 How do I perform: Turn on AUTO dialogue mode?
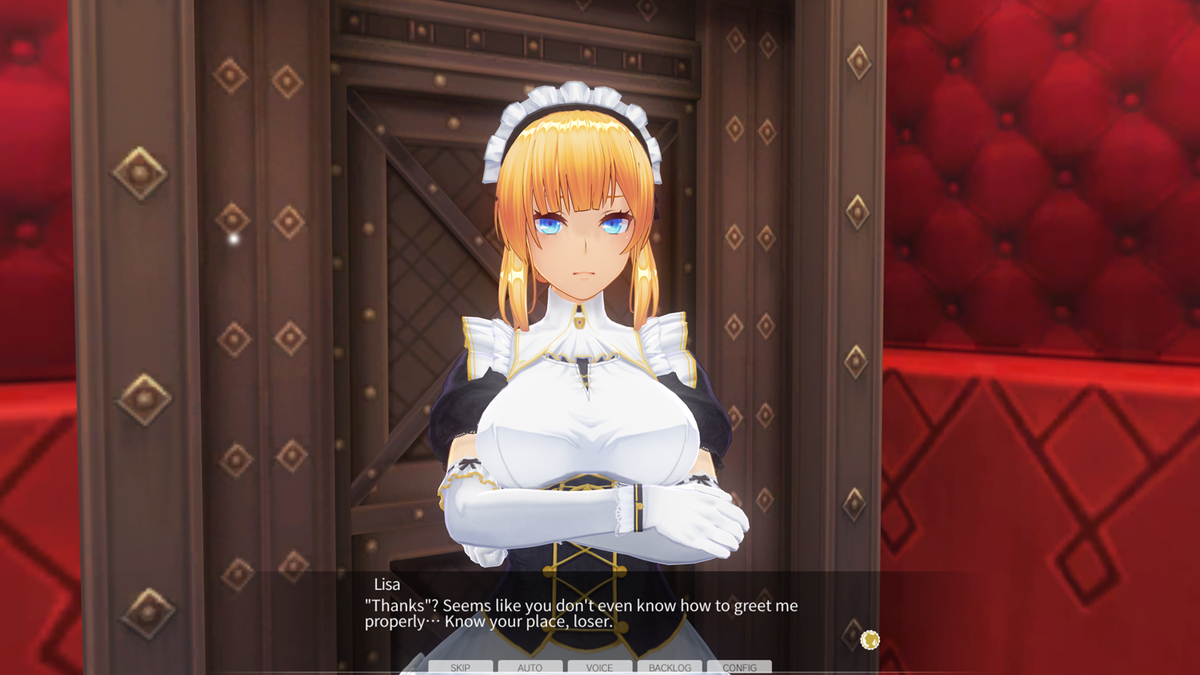[x=530, y=667]
